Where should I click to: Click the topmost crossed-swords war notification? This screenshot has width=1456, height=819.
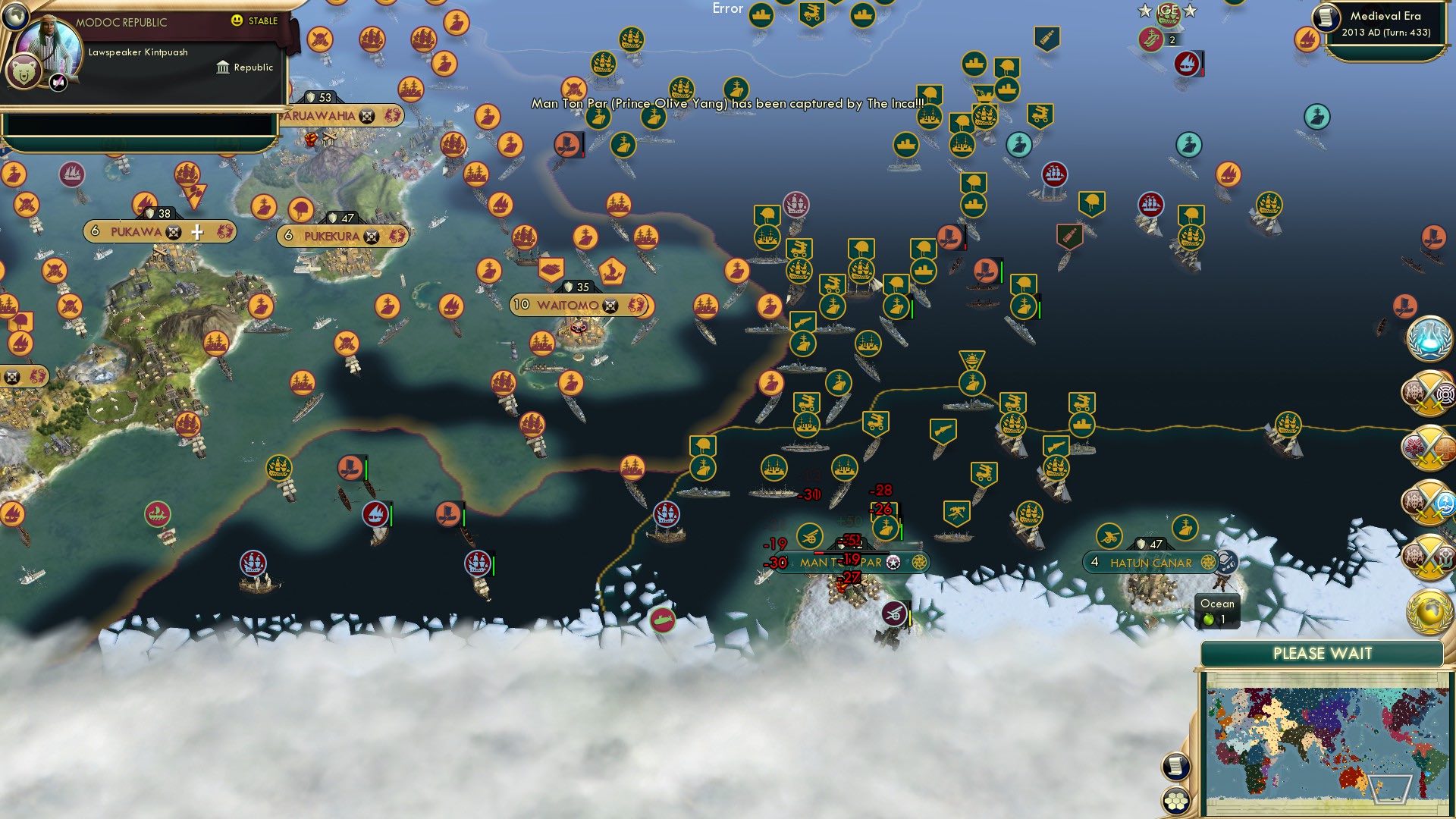click(x=1429, y=393)
